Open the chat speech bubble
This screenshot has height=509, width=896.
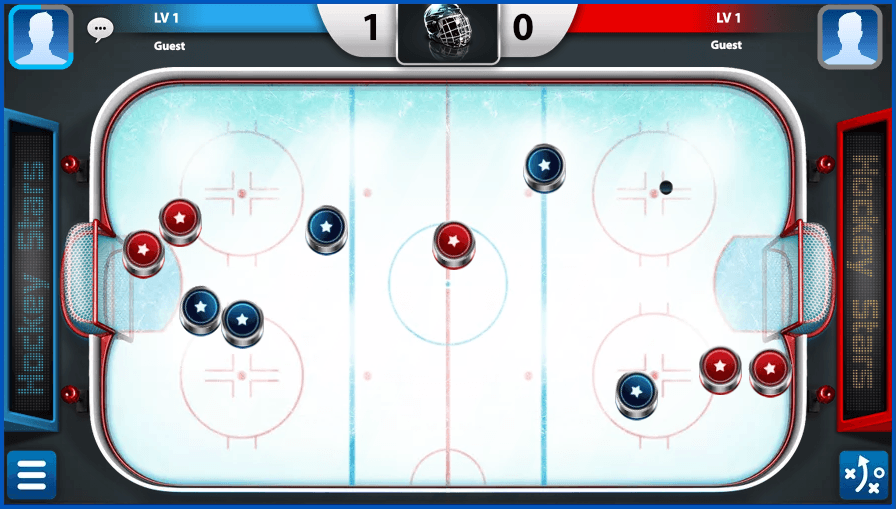tap(100, 29)
